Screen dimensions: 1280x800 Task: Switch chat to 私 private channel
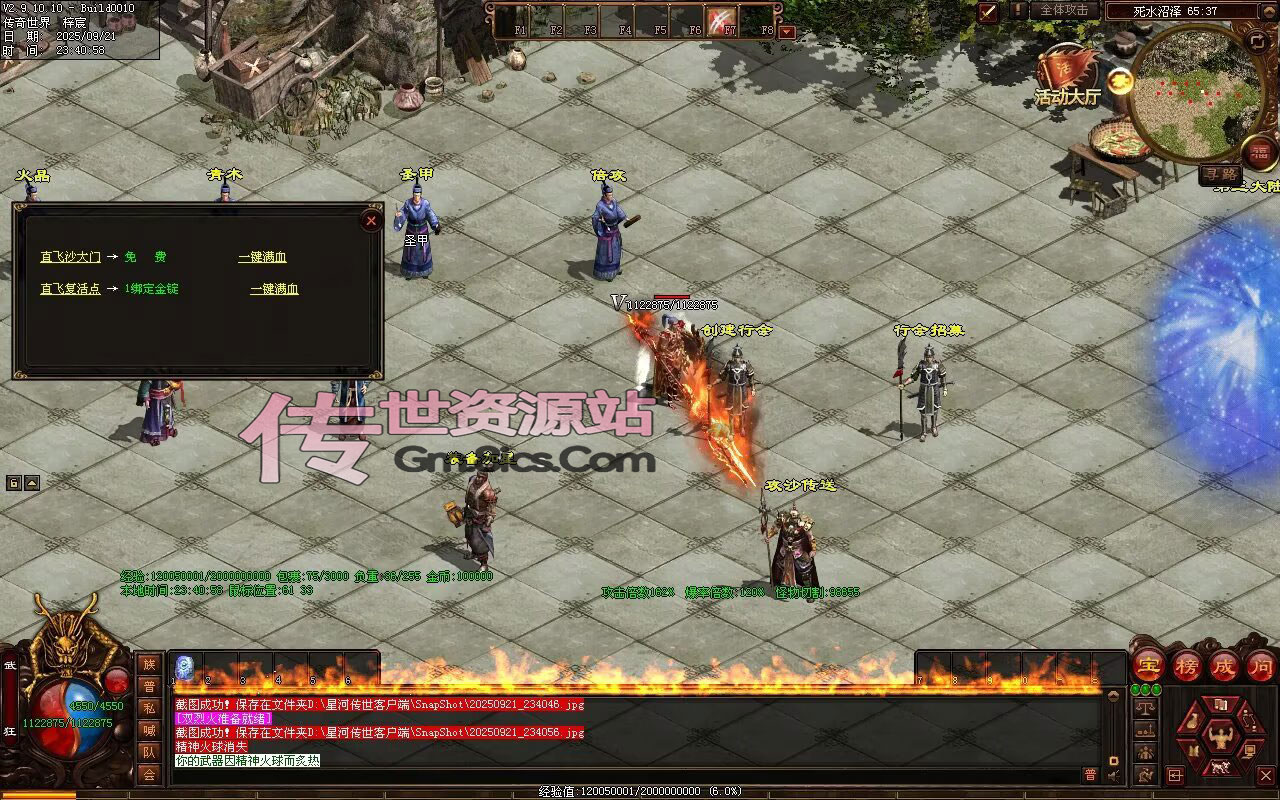(x=149, y=708)
